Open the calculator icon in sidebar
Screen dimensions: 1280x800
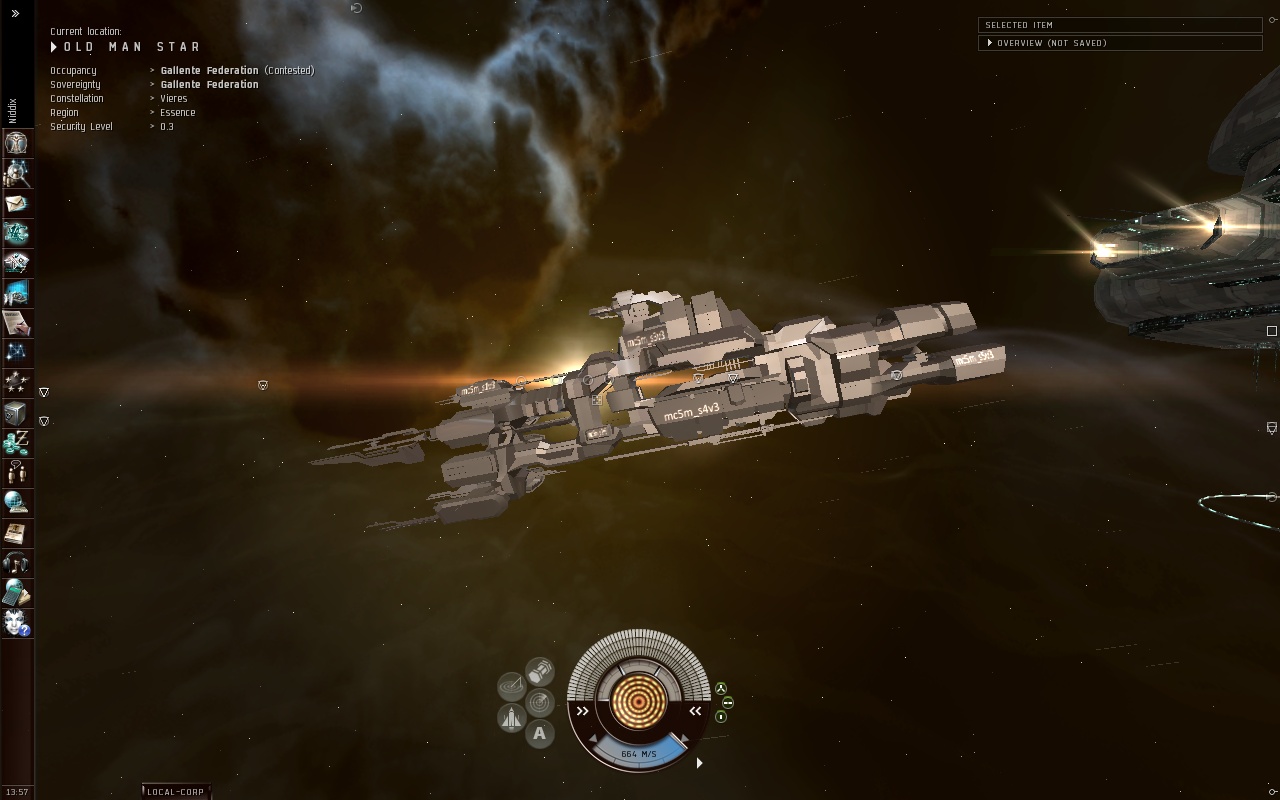click(16, 593)
